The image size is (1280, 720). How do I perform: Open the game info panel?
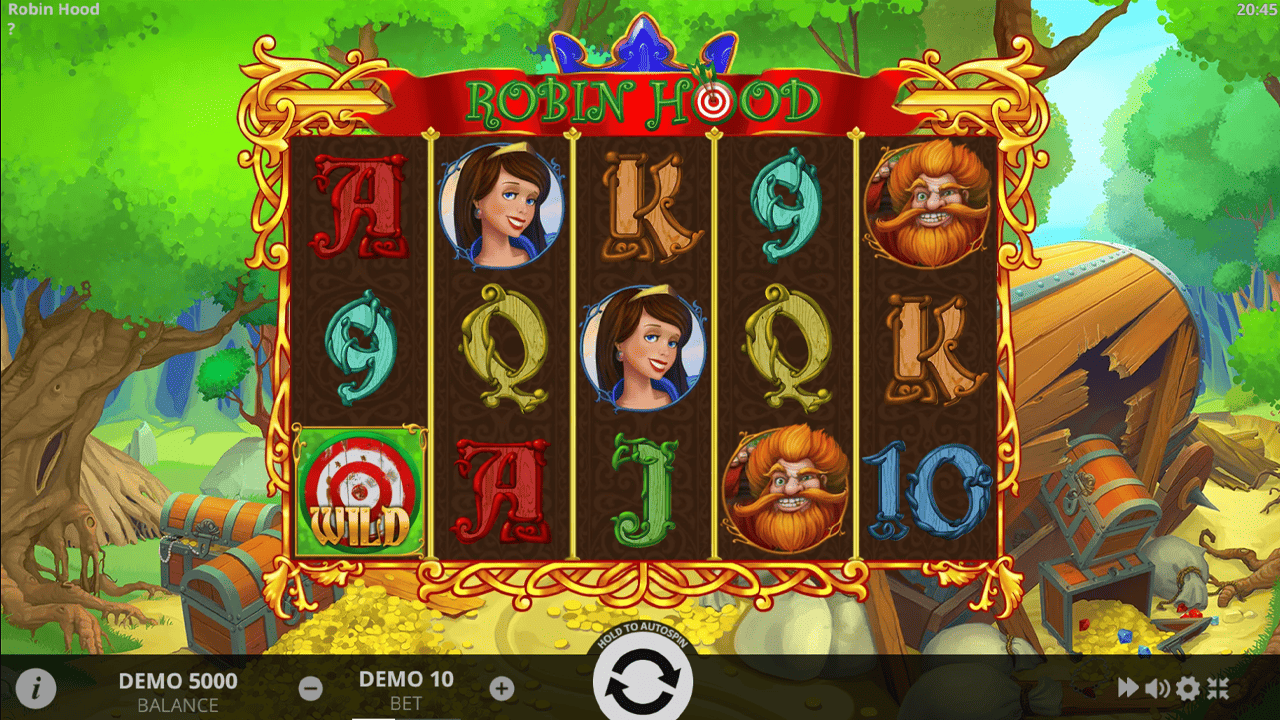click(x=37, y=687)
